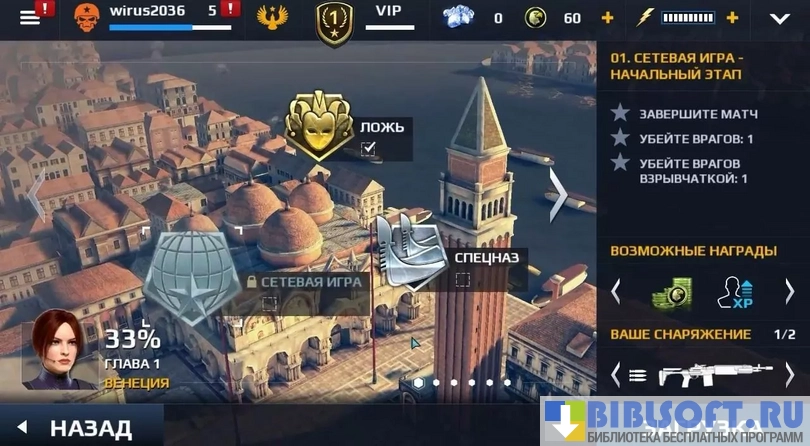The image size is (810, 446).
Task: Switch to next loadout in ВАШЕ СНАРЯЖЕНИЕ
Action: pyautogui.click(x=789, y=376)
